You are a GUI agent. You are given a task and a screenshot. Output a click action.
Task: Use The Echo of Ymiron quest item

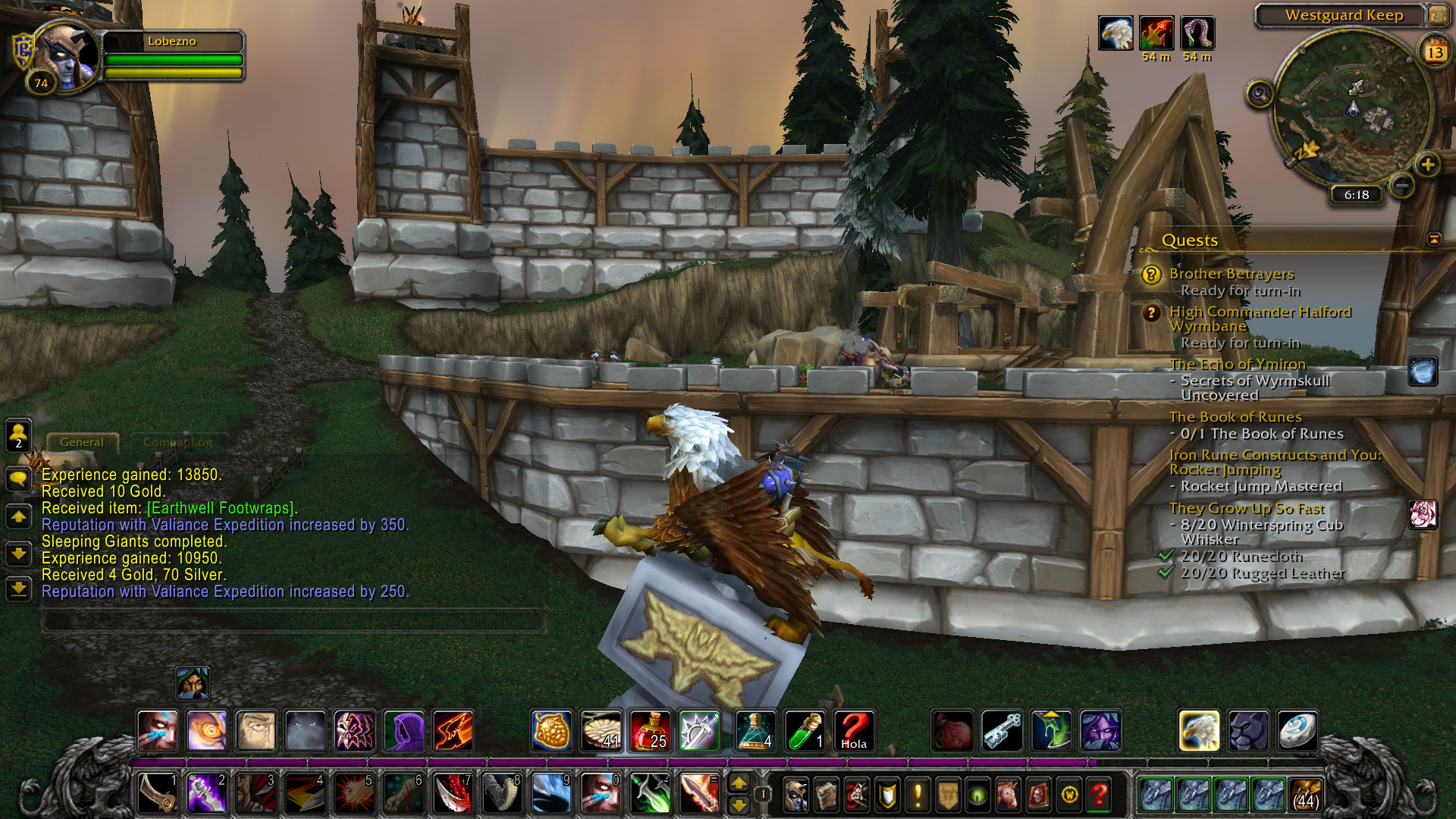[x=1423, y=371]
